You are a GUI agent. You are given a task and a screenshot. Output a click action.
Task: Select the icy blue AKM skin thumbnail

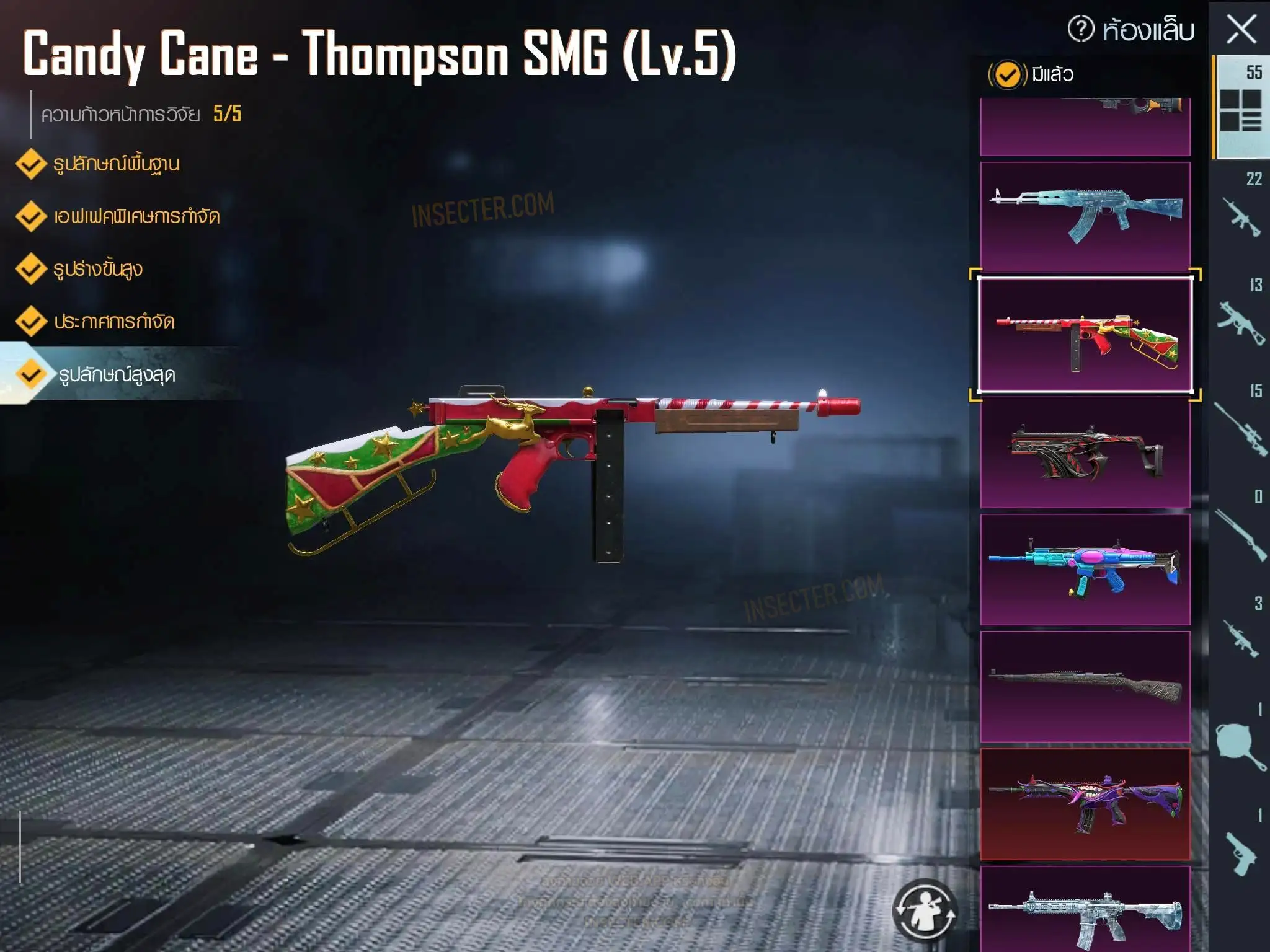point(1085,216)
